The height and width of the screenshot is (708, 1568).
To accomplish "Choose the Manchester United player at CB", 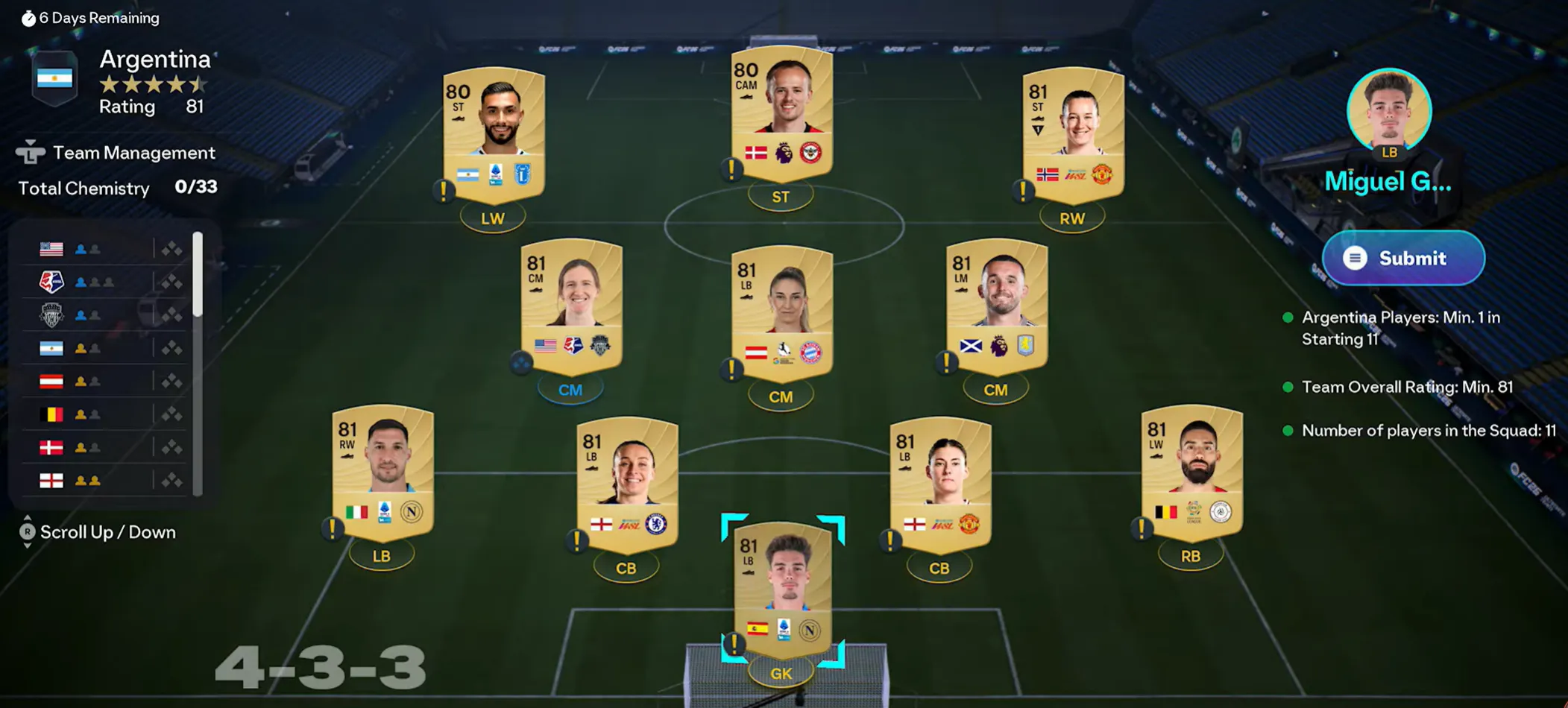I will 939,483.
